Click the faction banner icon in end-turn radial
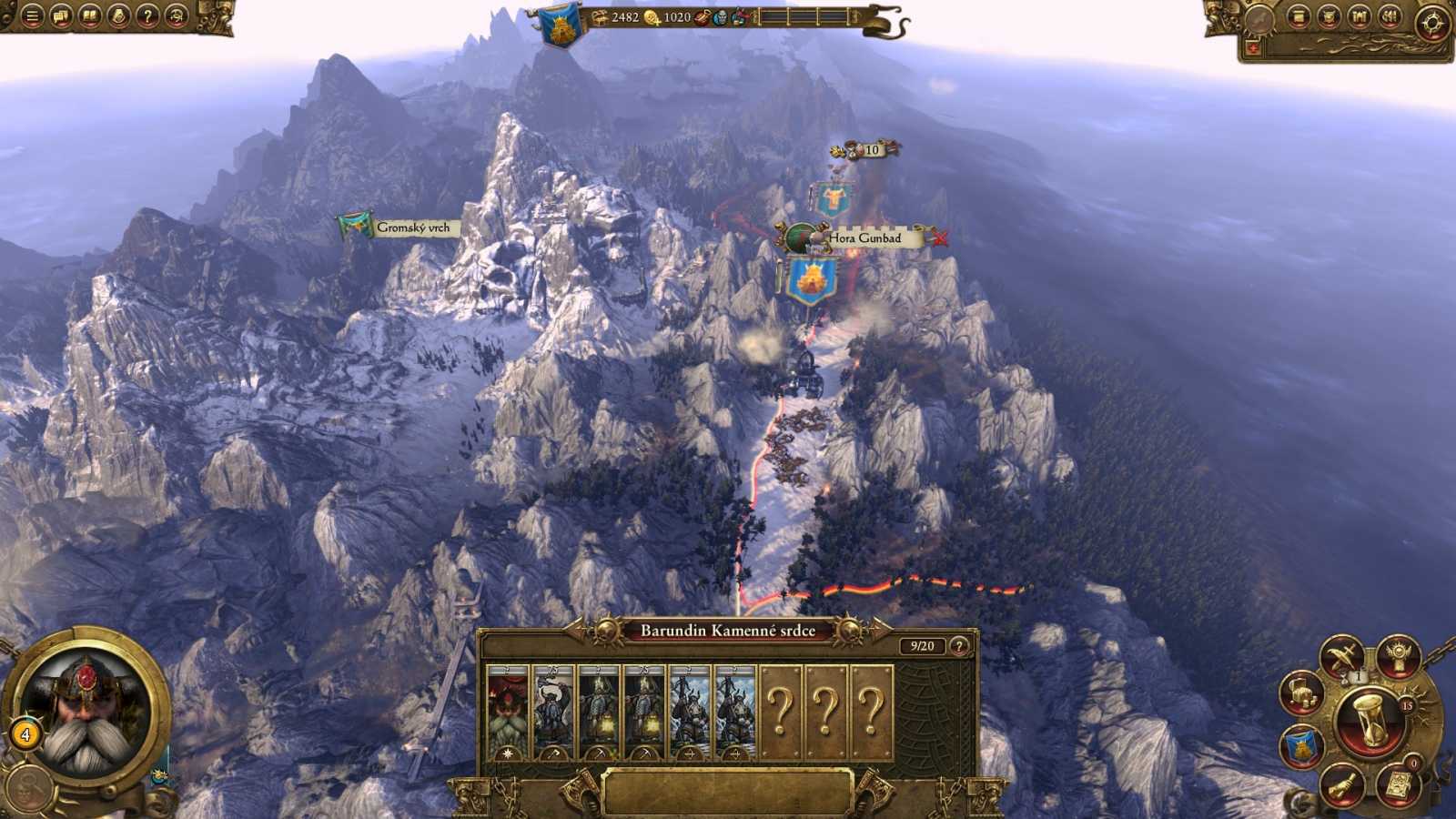1456x819 pixels. tap(1299, 743)
